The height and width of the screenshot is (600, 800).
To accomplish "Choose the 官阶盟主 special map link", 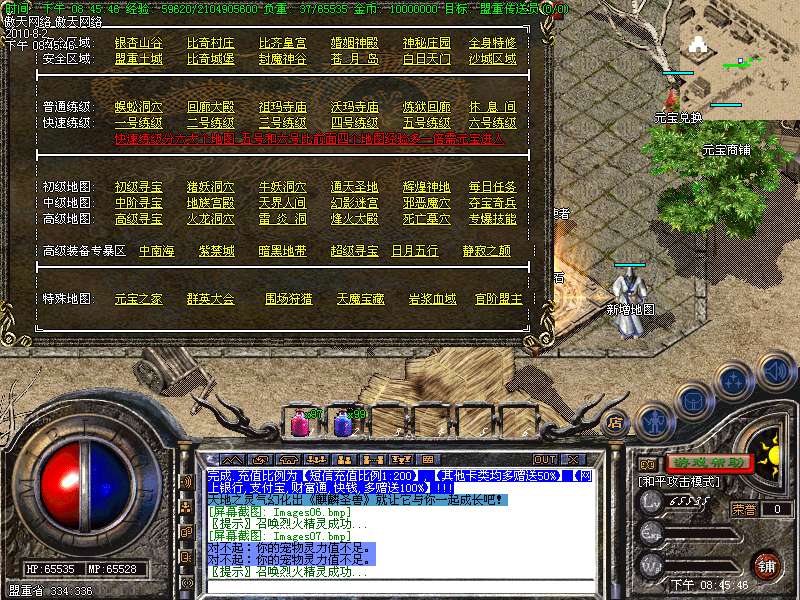I will [x=499, y=299].
